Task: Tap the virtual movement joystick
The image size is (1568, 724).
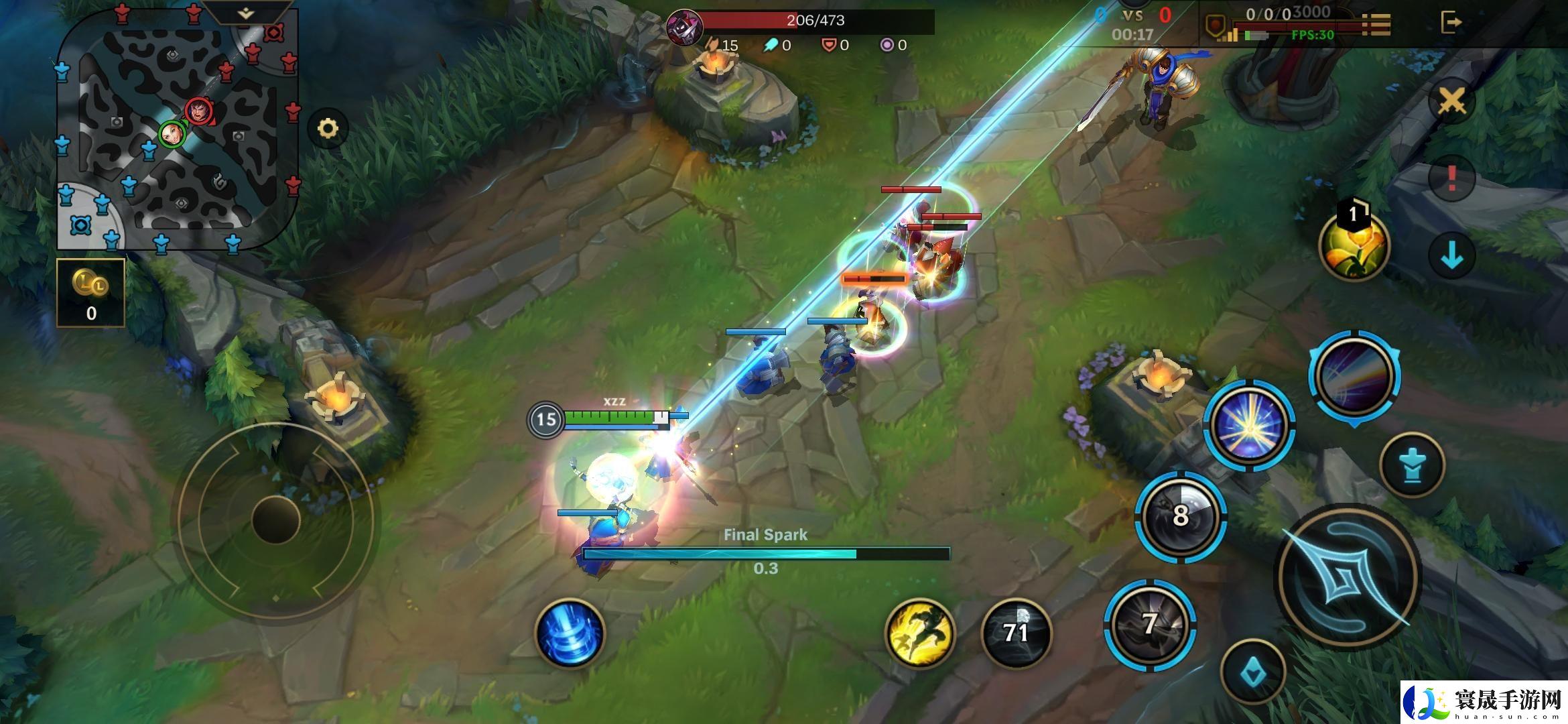Action: click(275, 519)
